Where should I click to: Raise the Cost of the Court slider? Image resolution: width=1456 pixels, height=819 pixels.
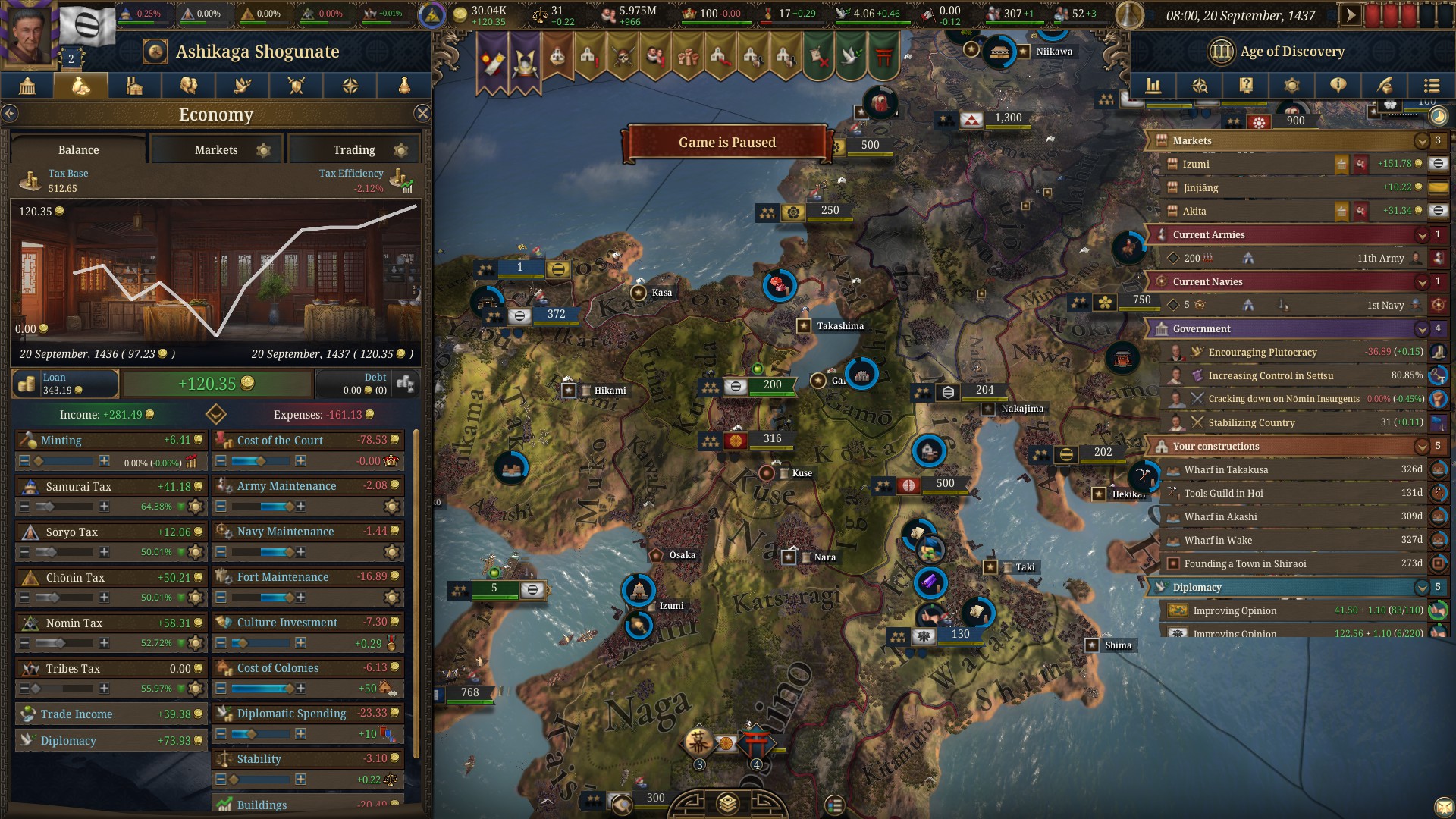tap(300, 461)
